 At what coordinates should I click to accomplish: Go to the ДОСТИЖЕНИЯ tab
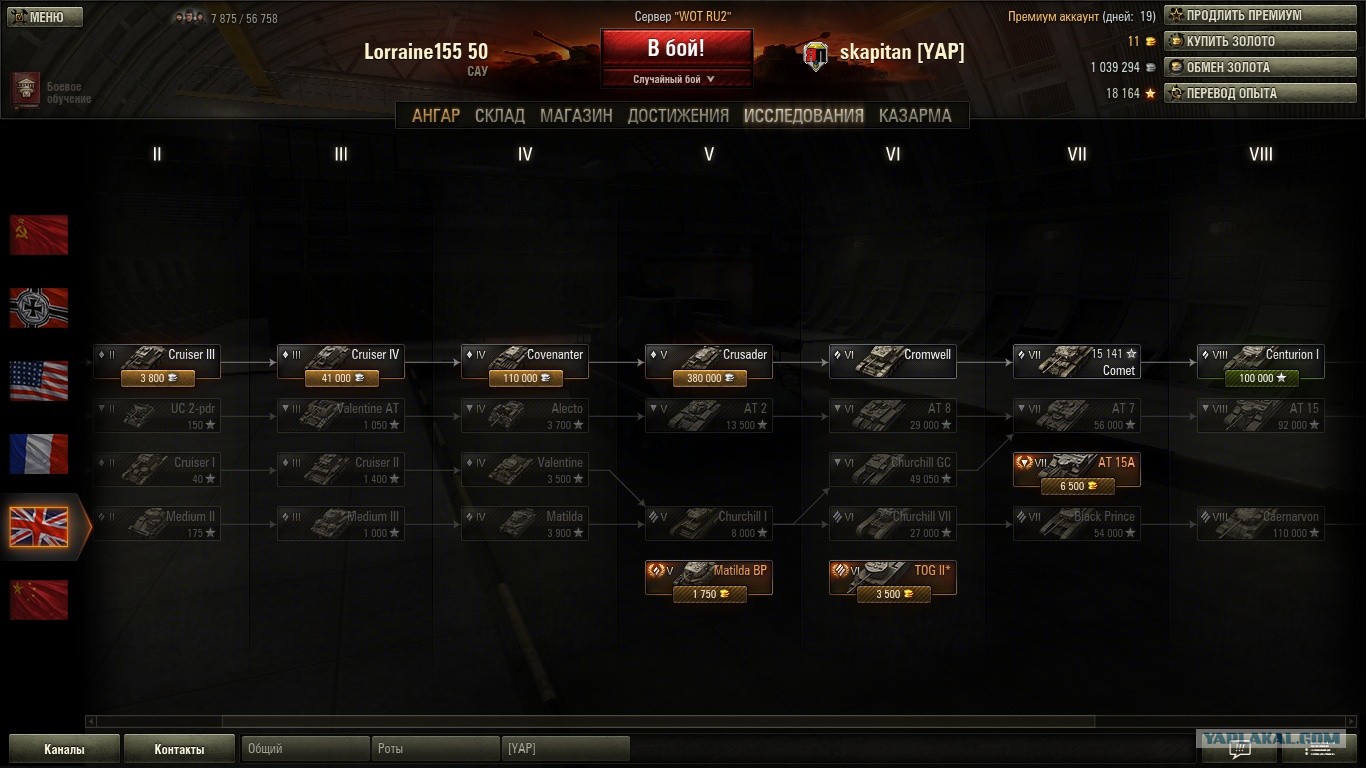pos(678,116)
